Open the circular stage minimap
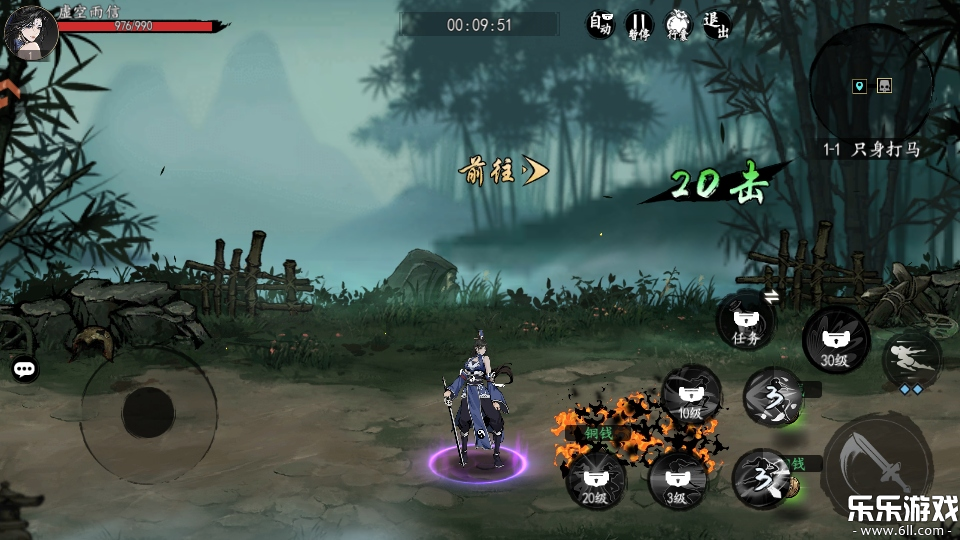The image size is (960, 540). (x=870, y=86)
